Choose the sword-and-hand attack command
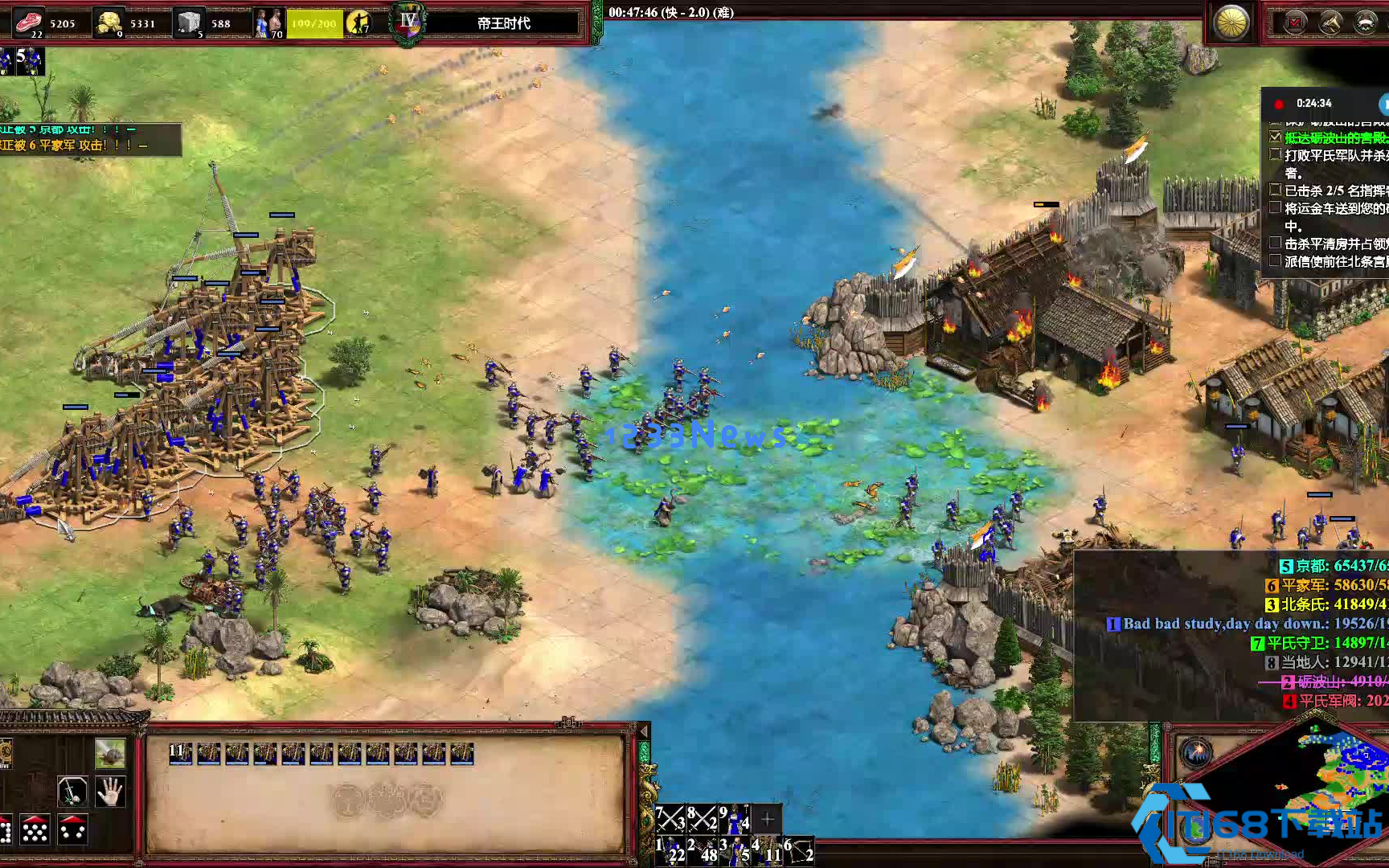The width and height of the screenshot is (1389, 868). pos(72,792)
